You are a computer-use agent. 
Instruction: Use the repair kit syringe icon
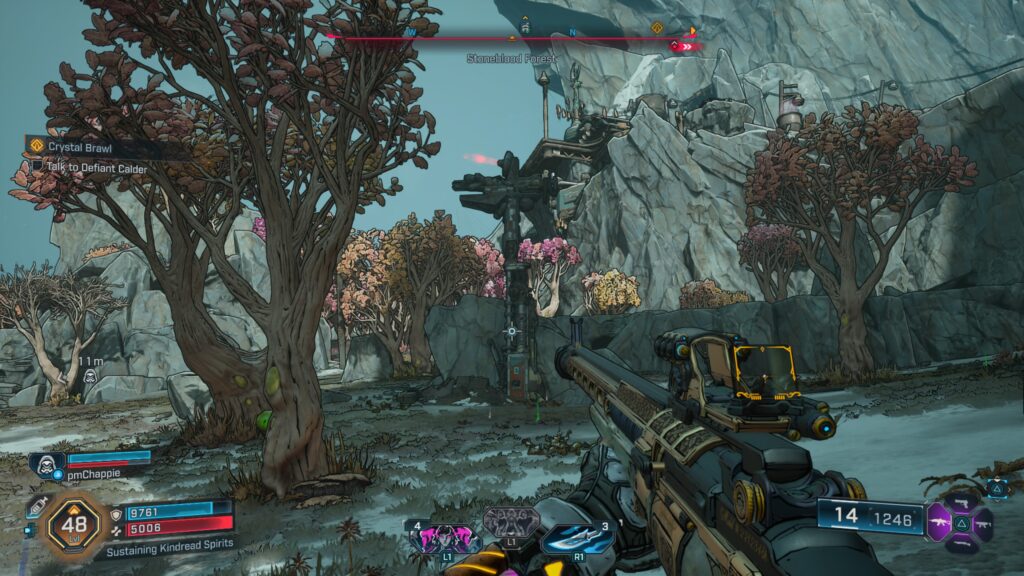pyautogui.click(x=36, y=506)
